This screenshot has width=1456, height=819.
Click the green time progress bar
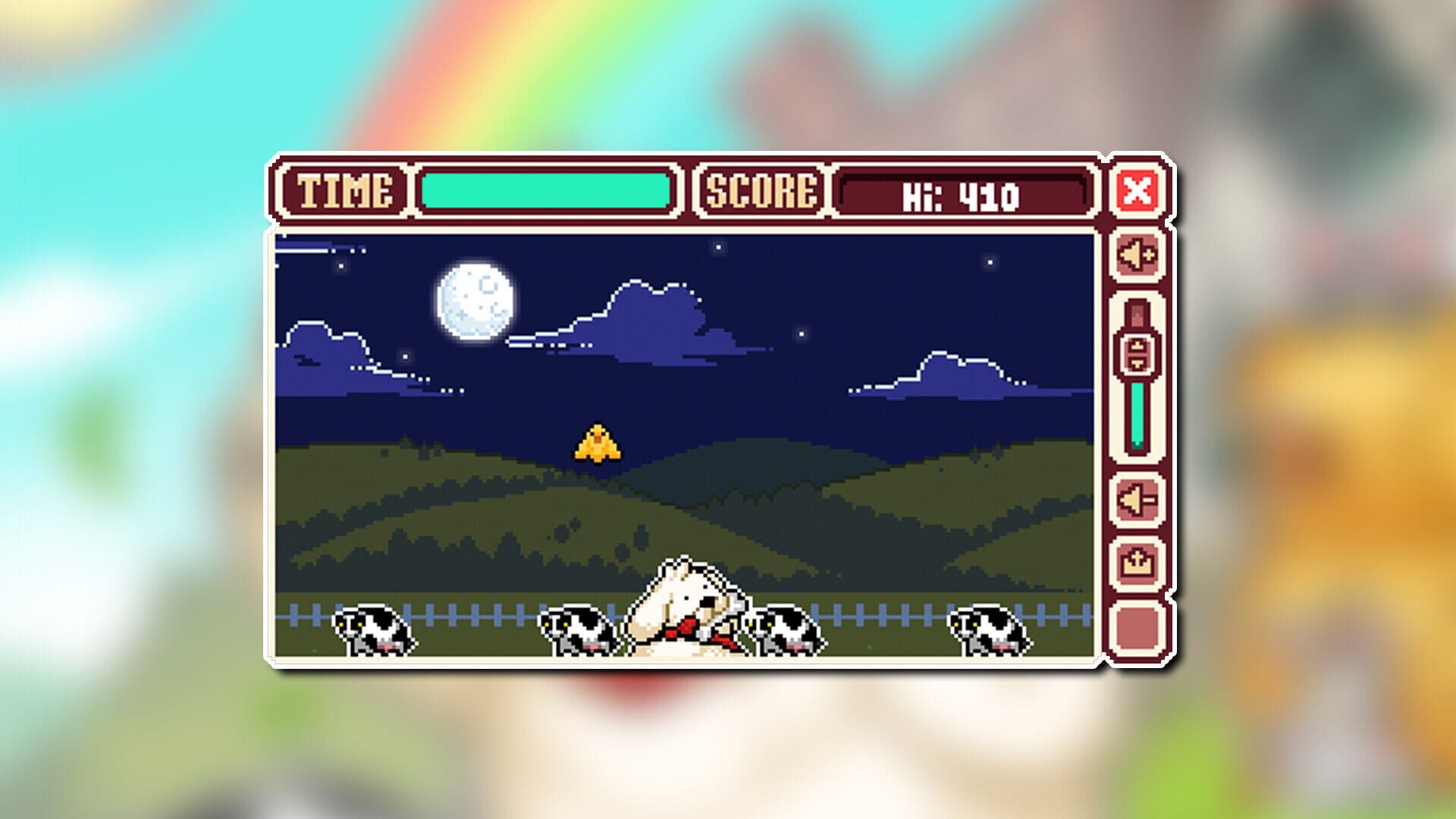pos(546,190)
